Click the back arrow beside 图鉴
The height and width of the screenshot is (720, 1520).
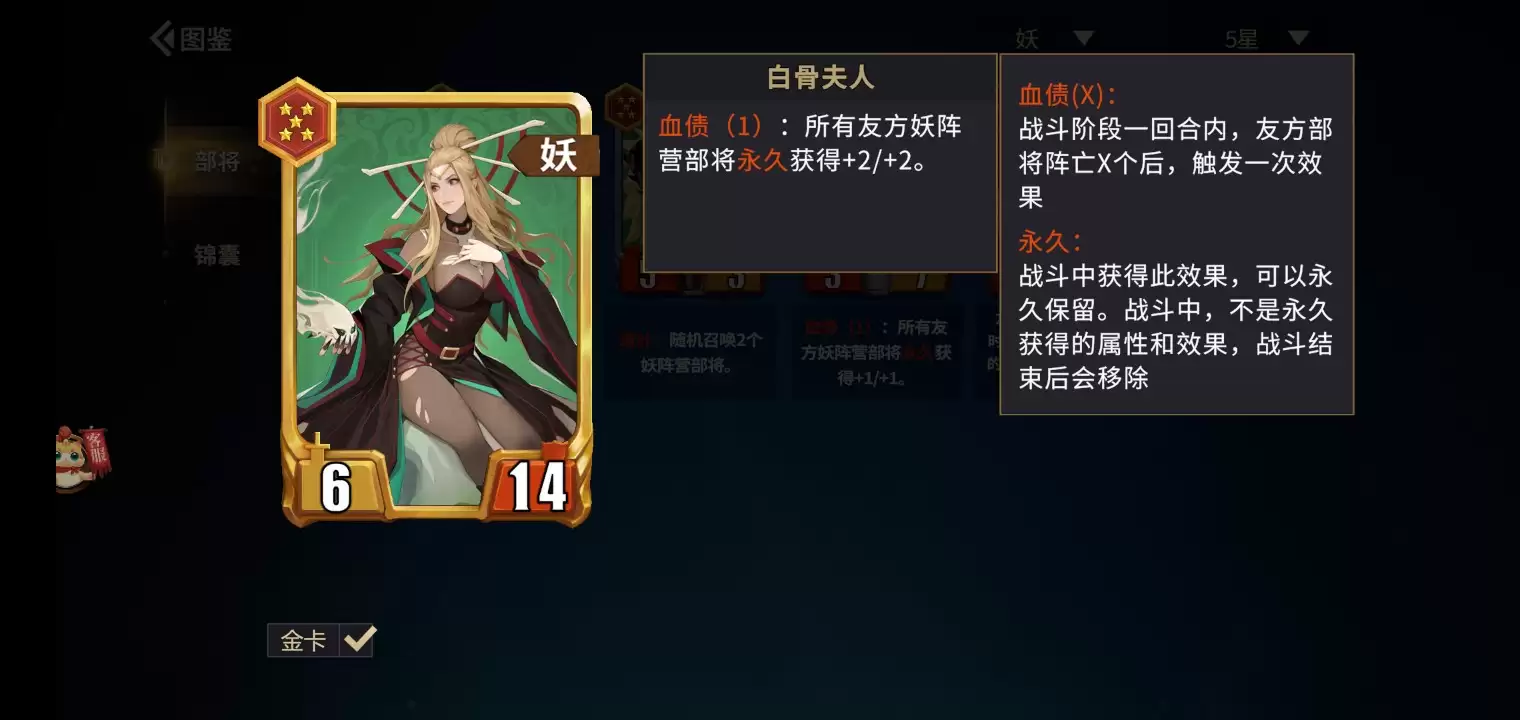tap(163, 38)
